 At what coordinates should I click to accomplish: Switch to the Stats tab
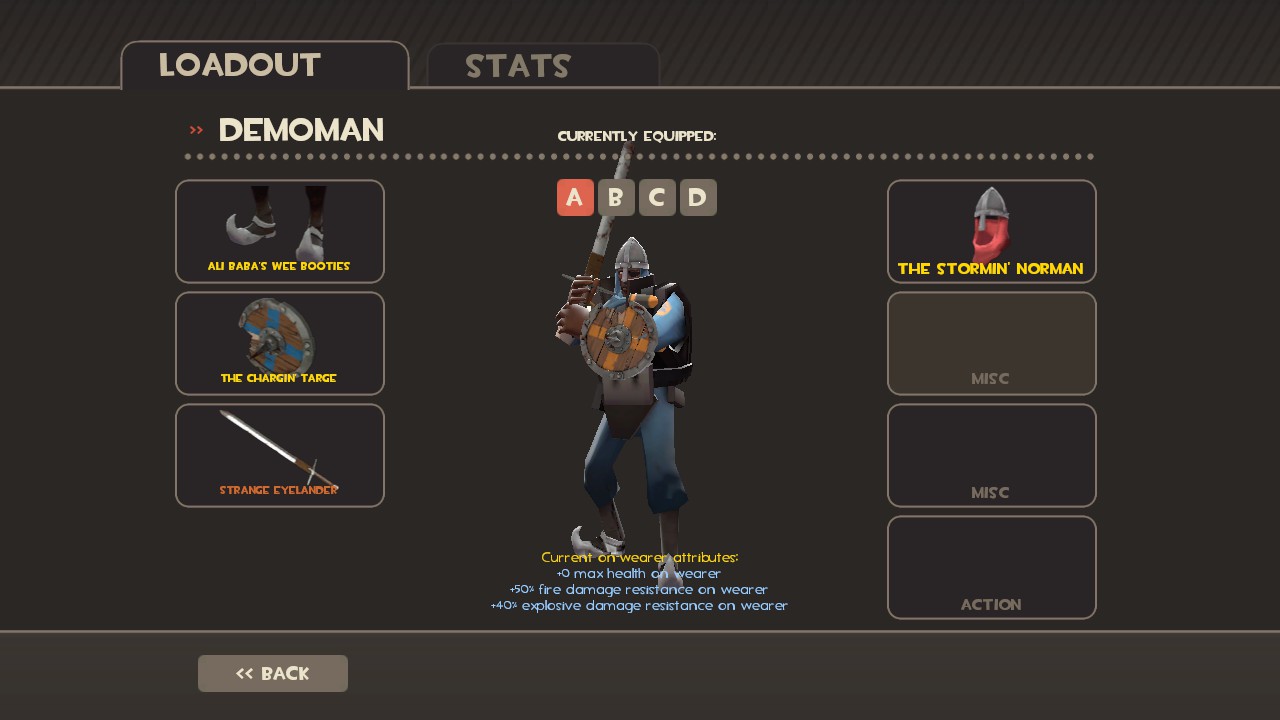pyautogui.click(x=542, y=66)
